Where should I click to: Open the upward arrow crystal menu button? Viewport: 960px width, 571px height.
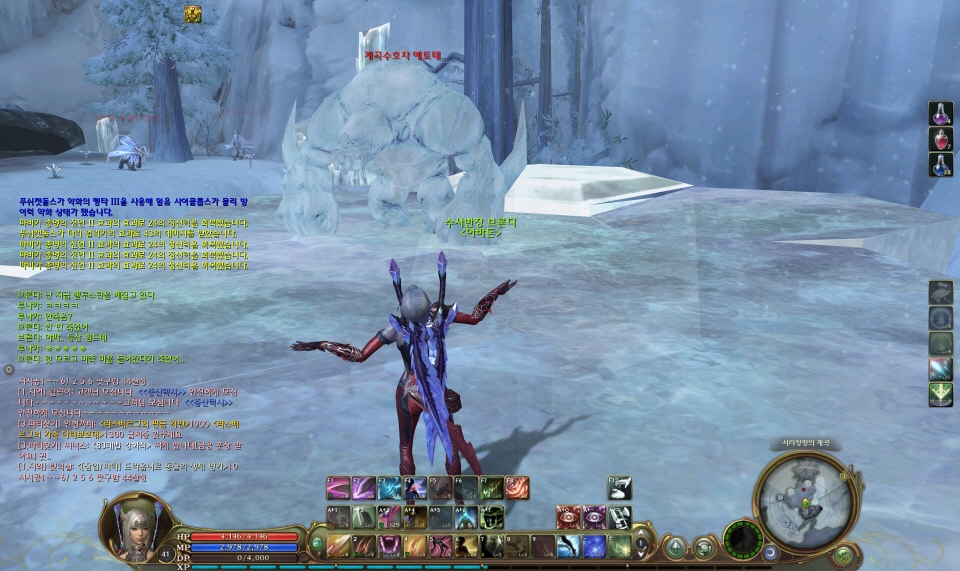(677, 546)
